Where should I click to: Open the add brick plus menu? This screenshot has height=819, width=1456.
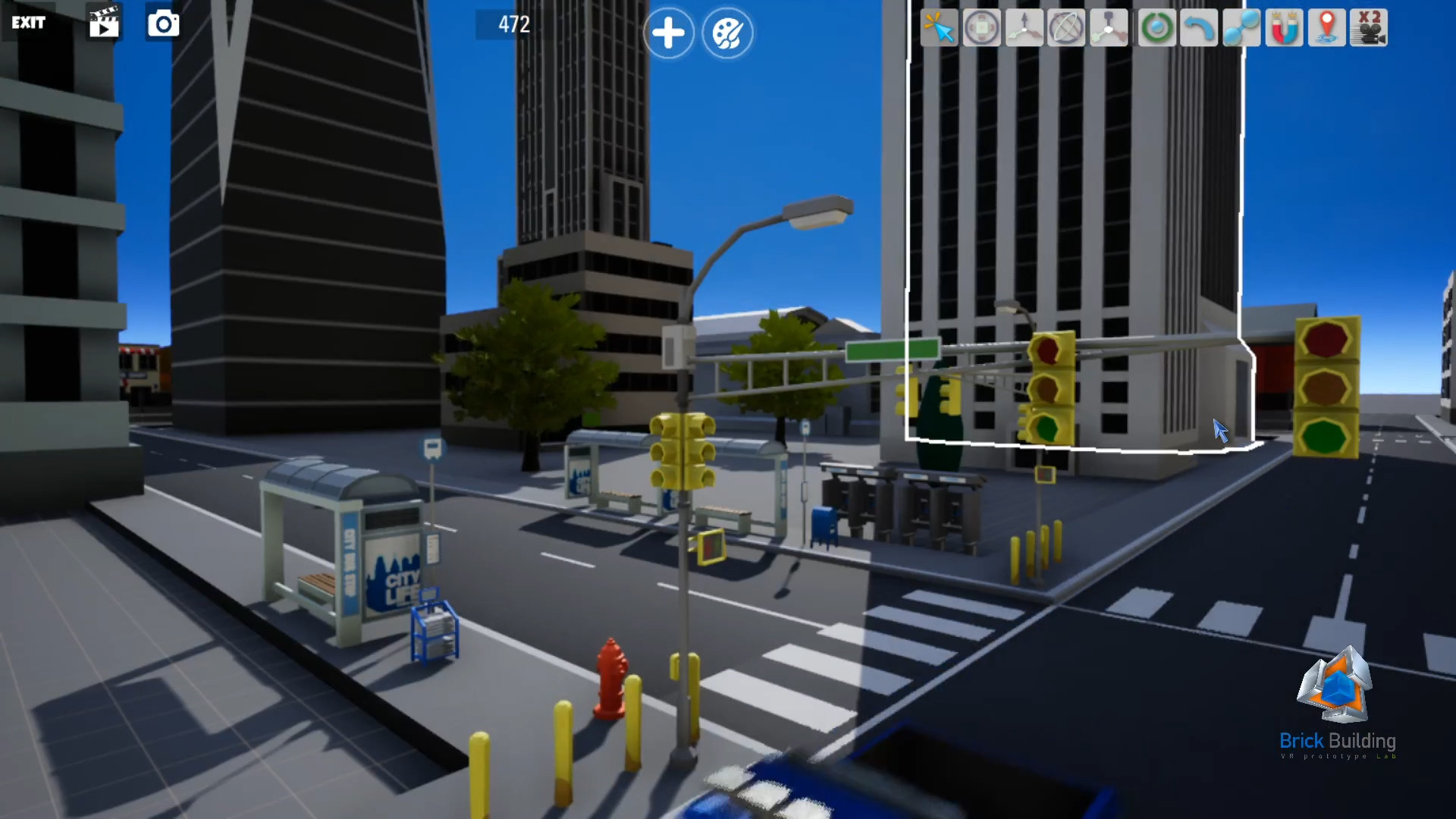(x=668, y=33)
